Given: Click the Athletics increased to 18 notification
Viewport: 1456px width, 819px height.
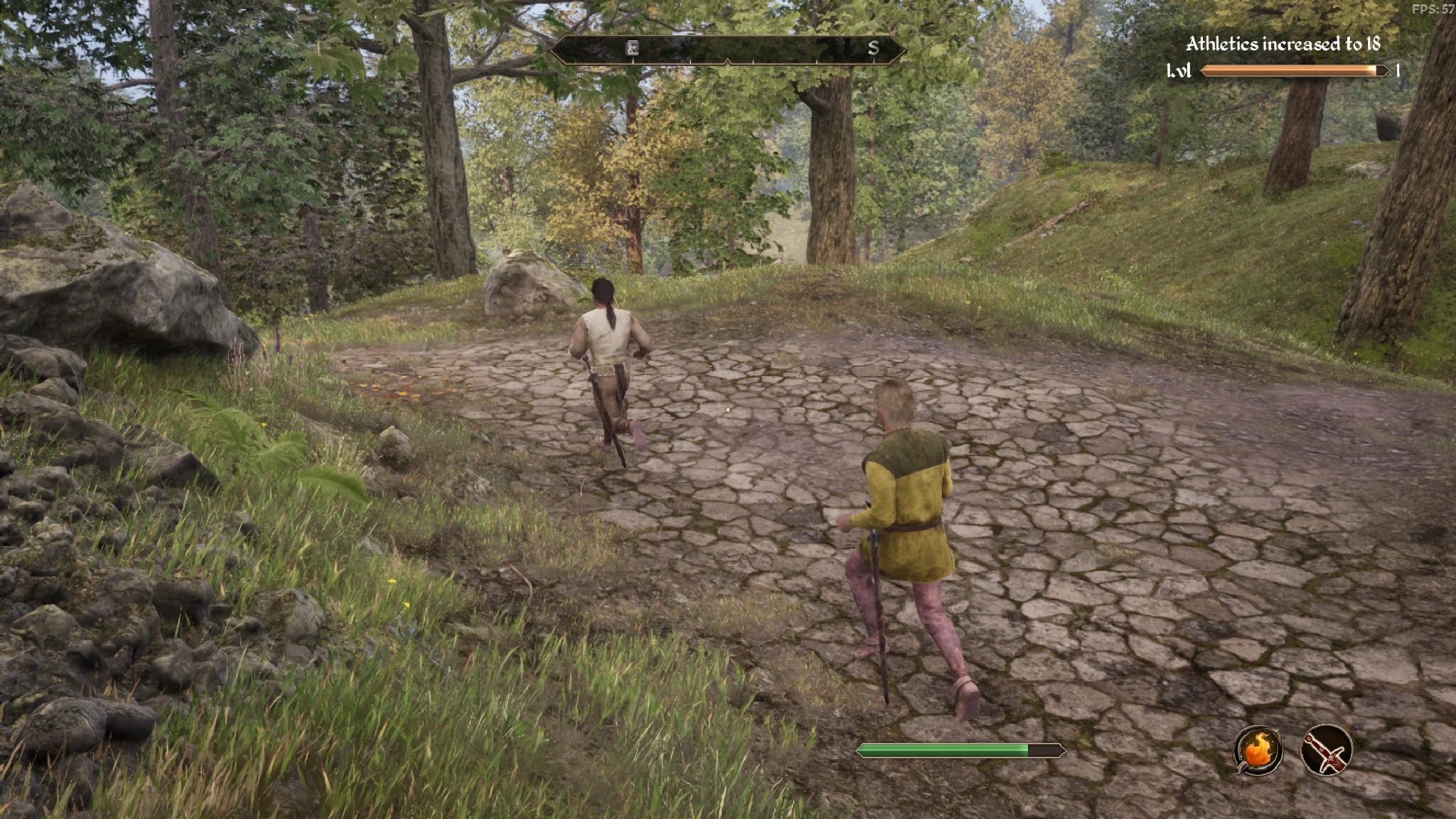Looking at the screenshot, I should click(x=1283, y=43).
